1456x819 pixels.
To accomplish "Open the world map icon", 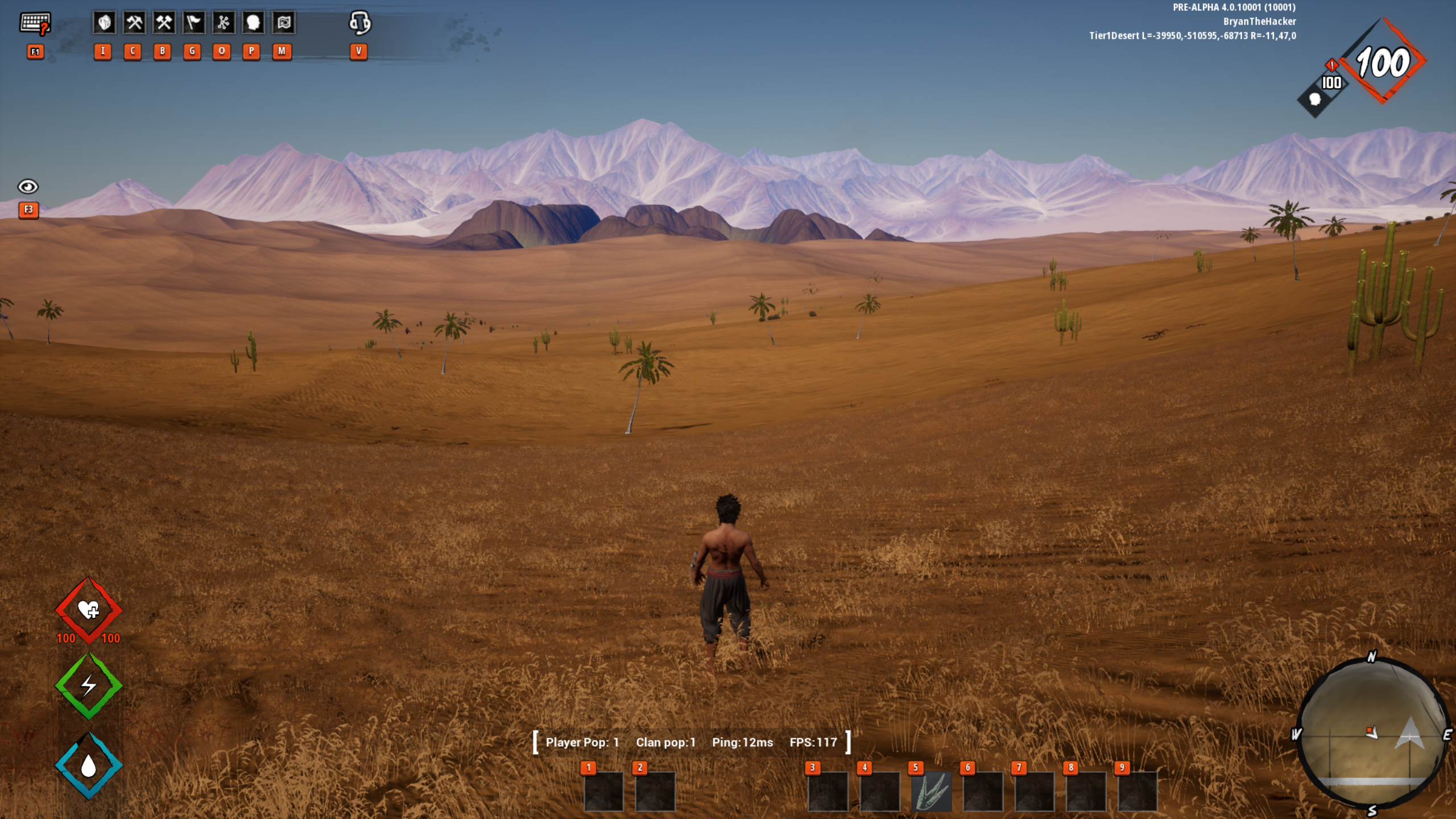I will click(x=283, y=23).
